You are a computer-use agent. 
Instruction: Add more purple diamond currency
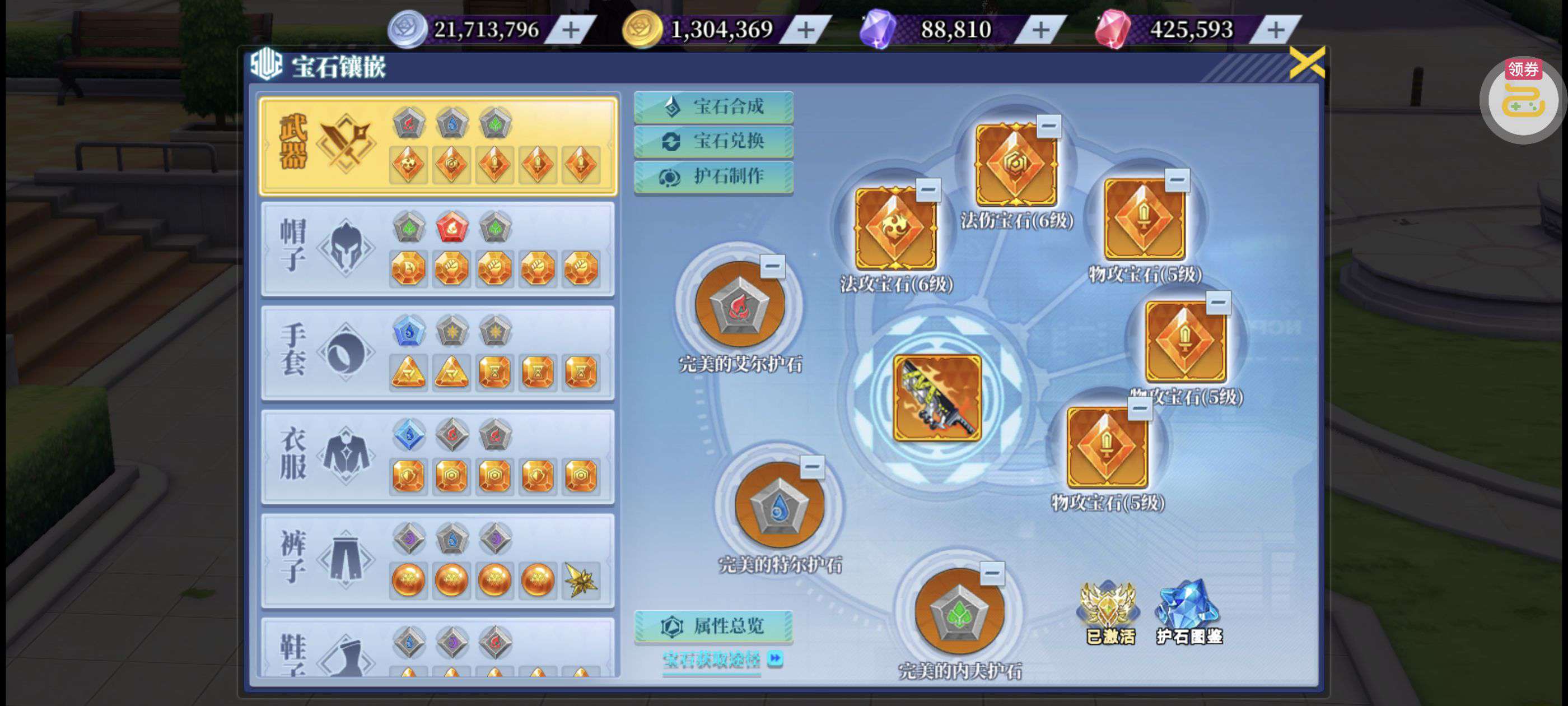tap(1041, 30)
